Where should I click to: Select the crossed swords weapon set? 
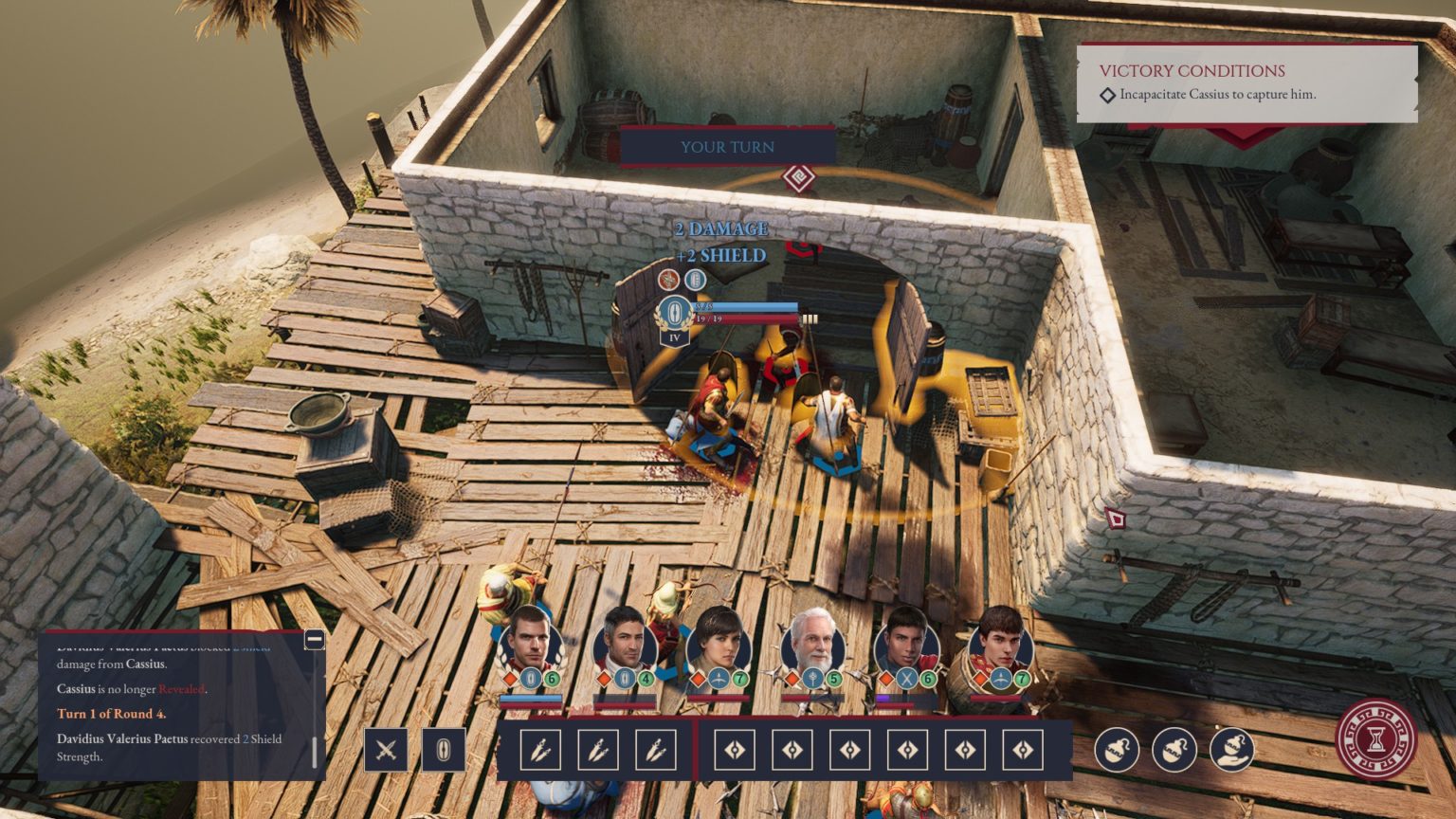[x=386, y=750]
